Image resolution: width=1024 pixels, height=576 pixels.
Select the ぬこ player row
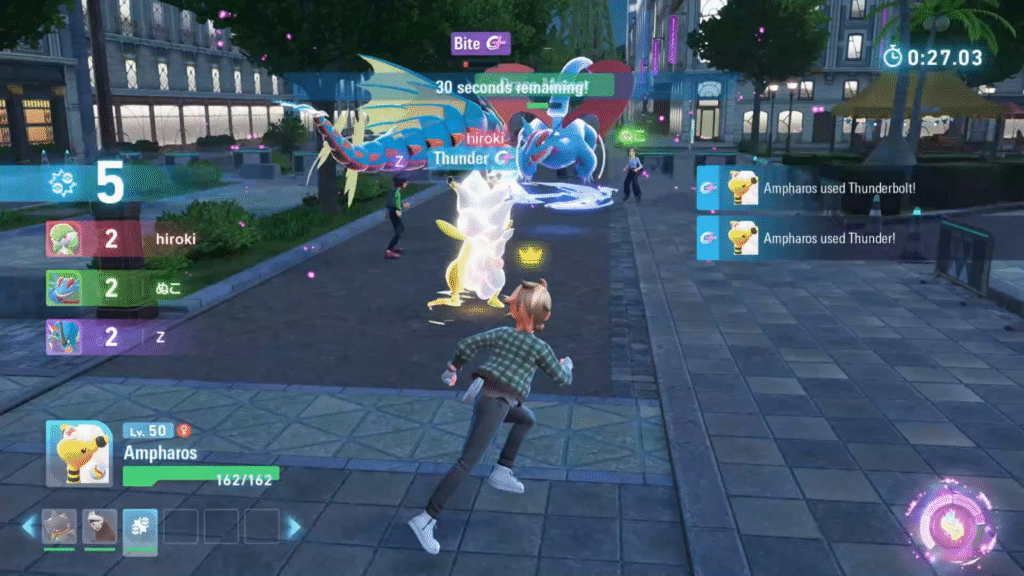(120, 288)
